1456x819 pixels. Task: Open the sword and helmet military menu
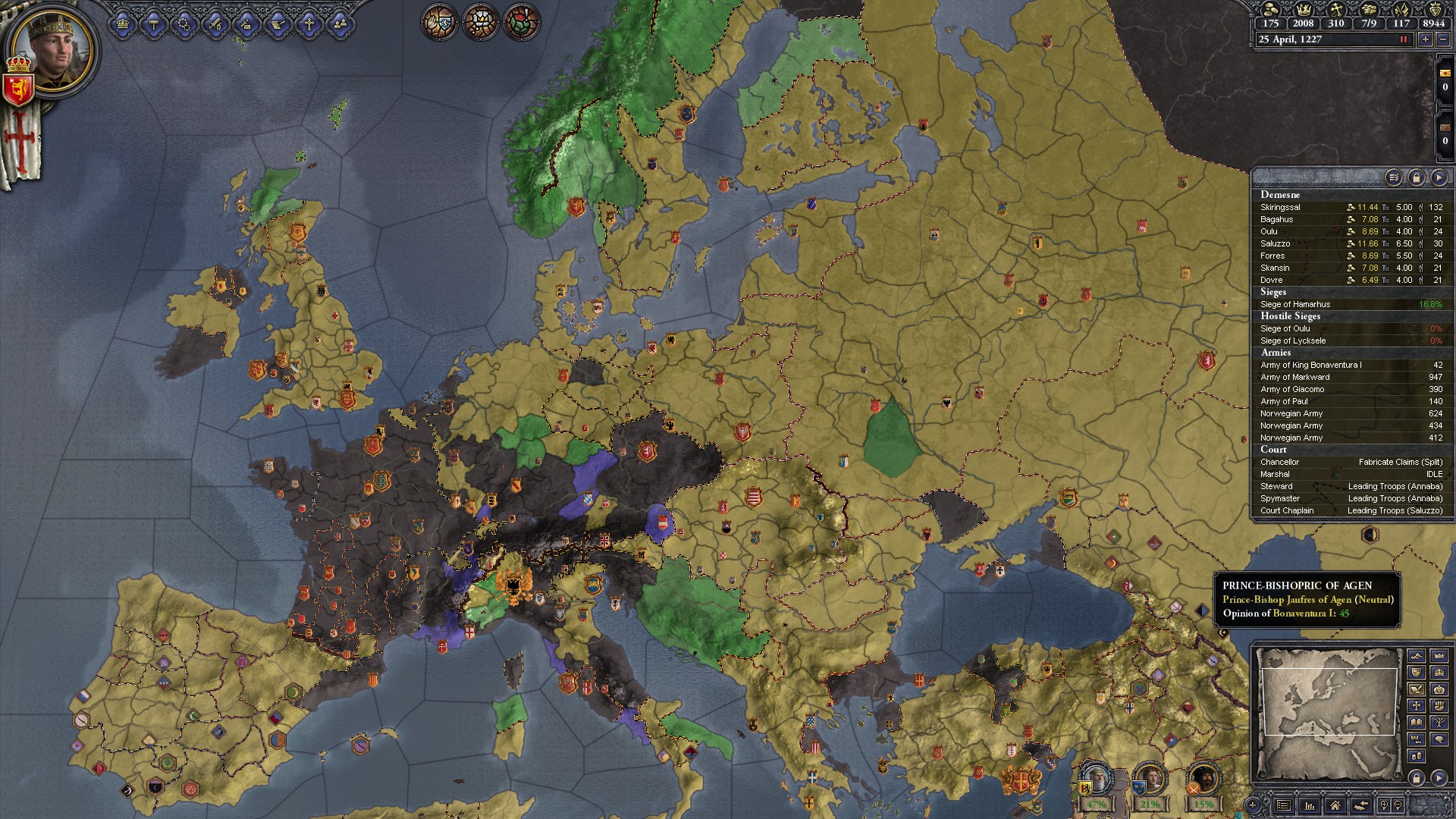[x=215, y=24]
